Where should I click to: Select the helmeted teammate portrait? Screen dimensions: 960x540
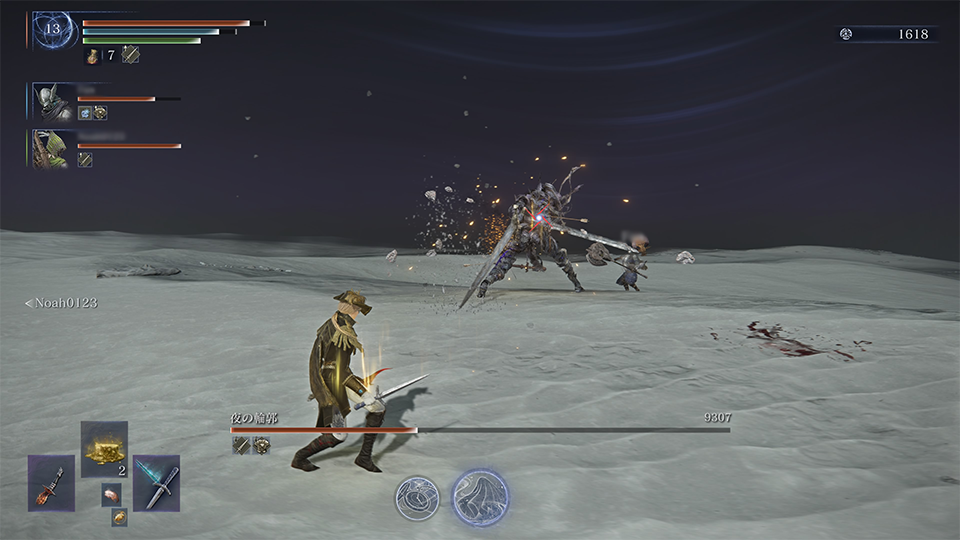pyautogui.click(x=49, y=103)
